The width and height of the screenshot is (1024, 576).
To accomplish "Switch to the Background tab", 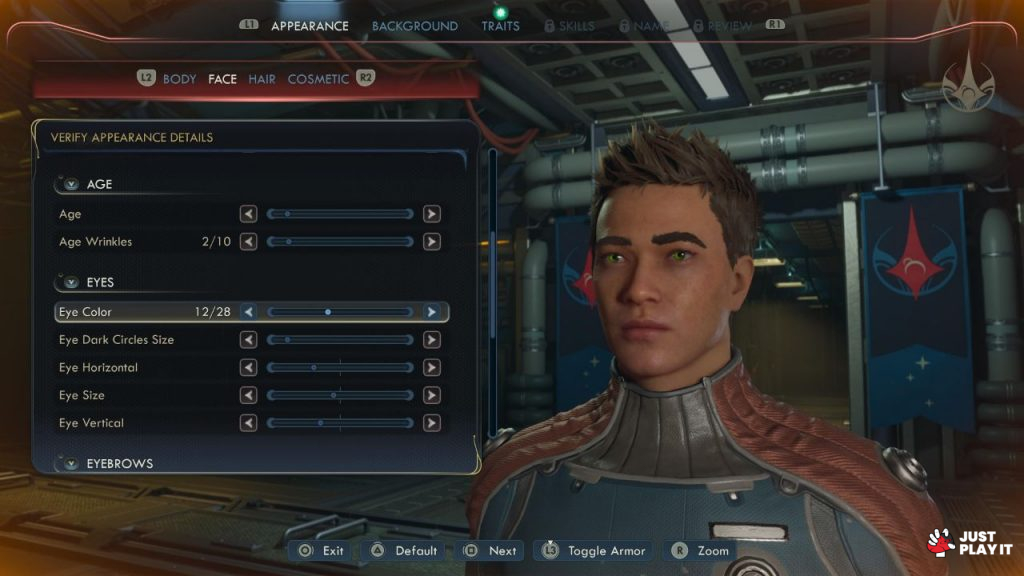I will pyautogui.click(x=414, y=26).
